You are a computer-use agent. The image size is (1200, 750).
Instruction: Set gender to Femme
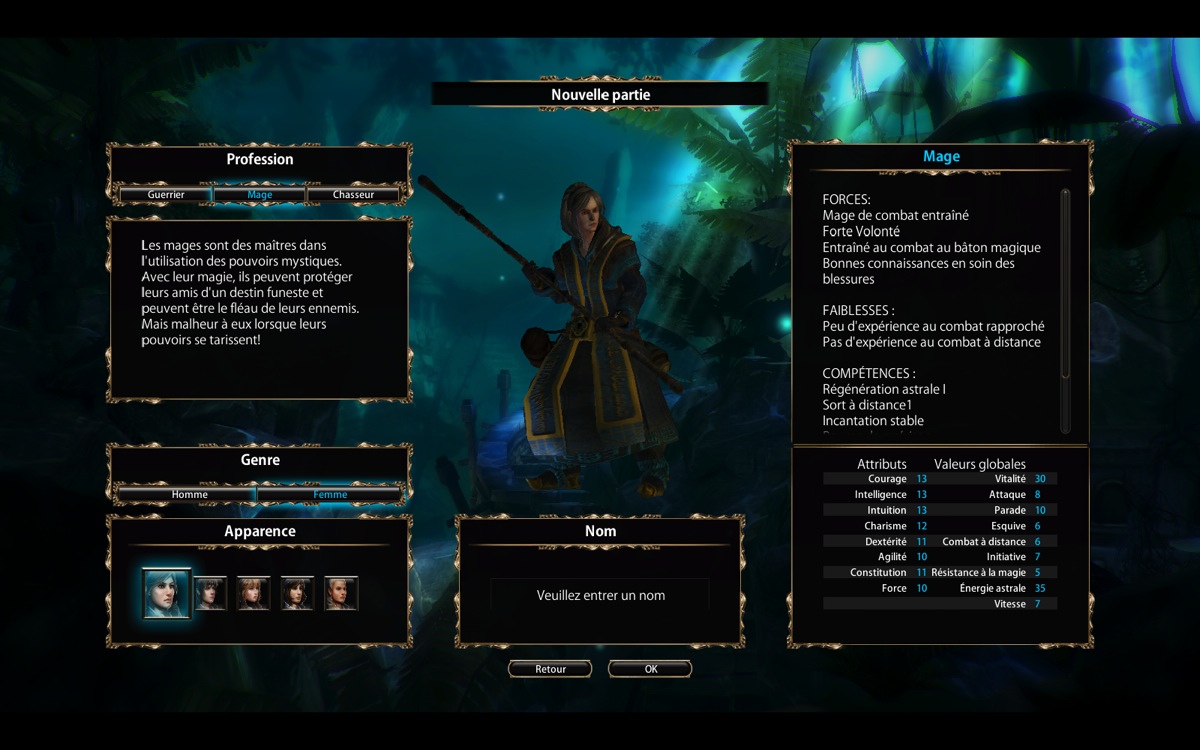pyautogui.click(x=330, y=494)
